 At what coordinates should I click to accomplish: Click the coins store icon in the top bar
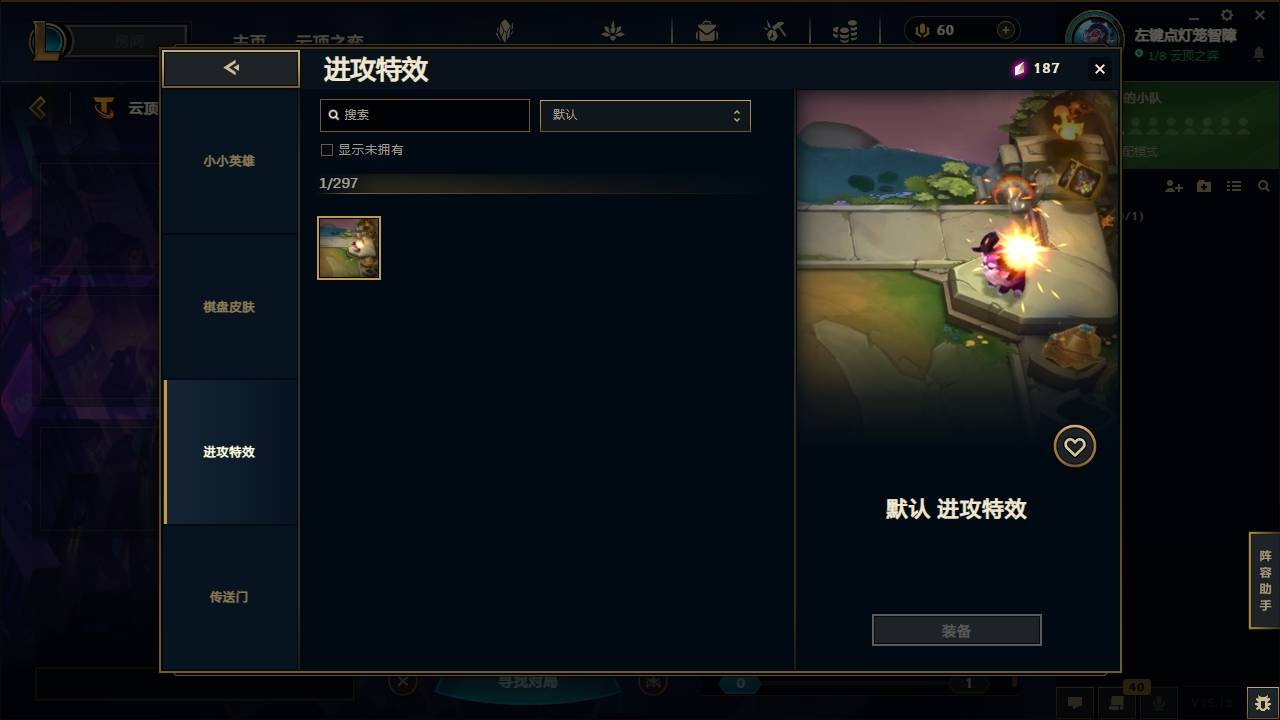coord(843,30)
